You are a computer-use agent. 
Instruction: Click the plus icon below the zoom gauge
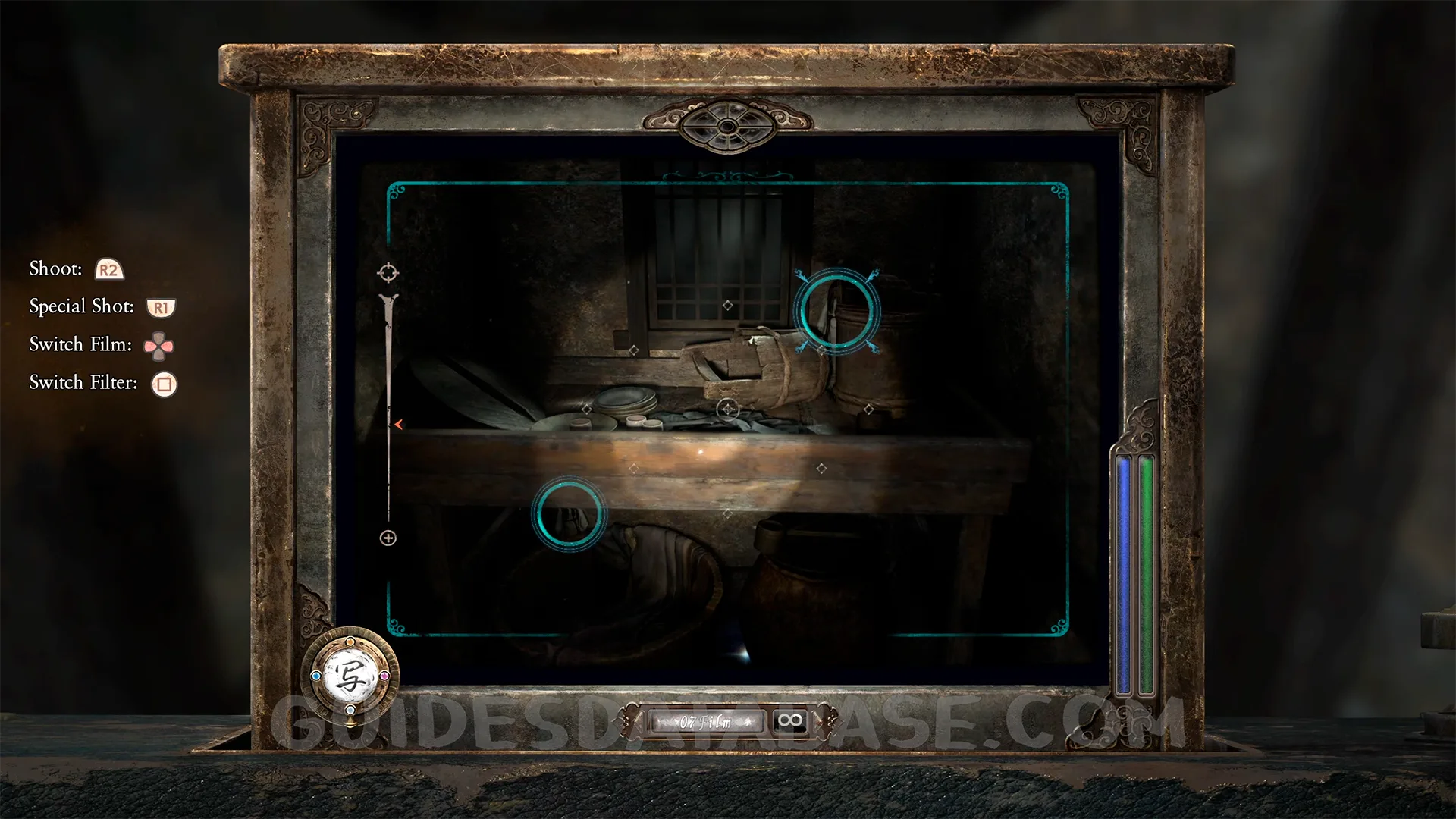click(388, 538)
